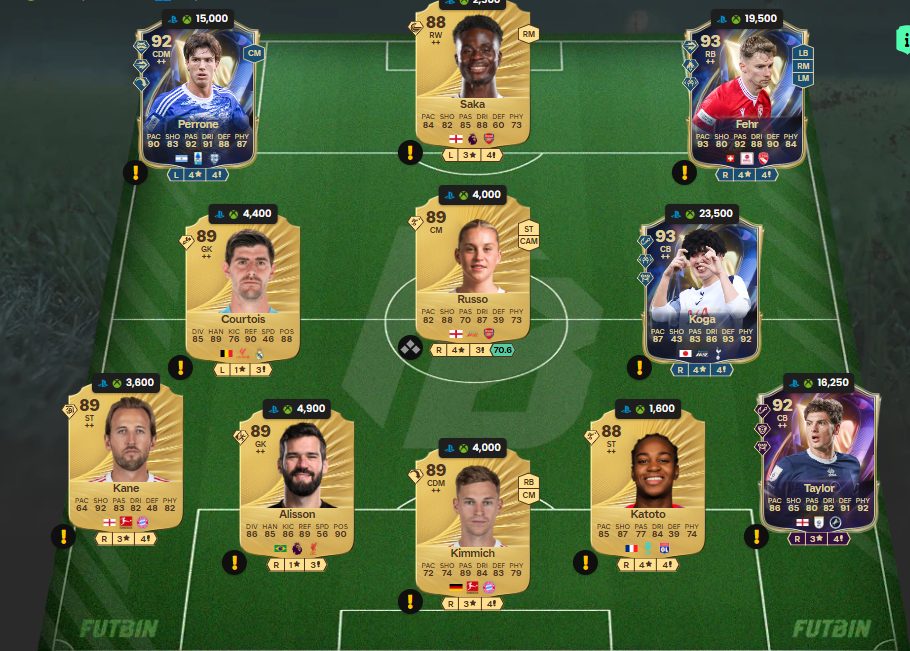
Task: Click the warning icon below Kimmich's card
Action: (408, 601)
